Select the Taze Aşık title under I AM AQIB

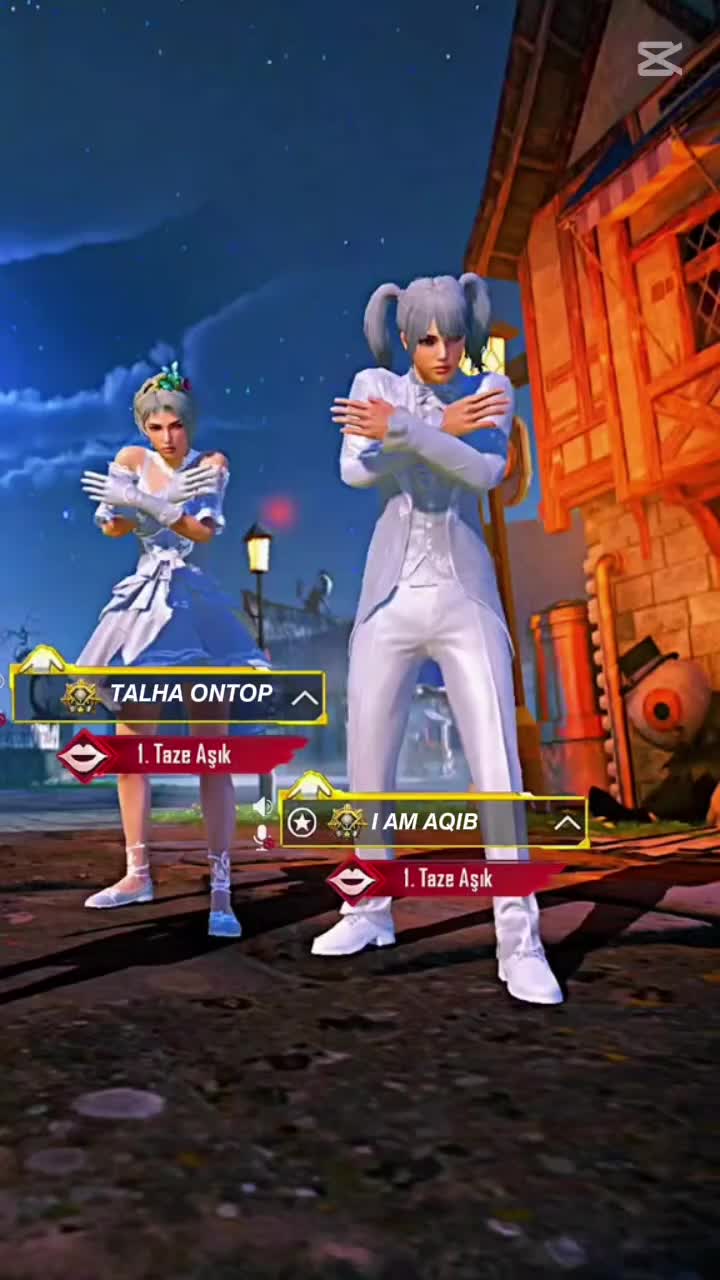pyautogui.click(x=446, y=879)
